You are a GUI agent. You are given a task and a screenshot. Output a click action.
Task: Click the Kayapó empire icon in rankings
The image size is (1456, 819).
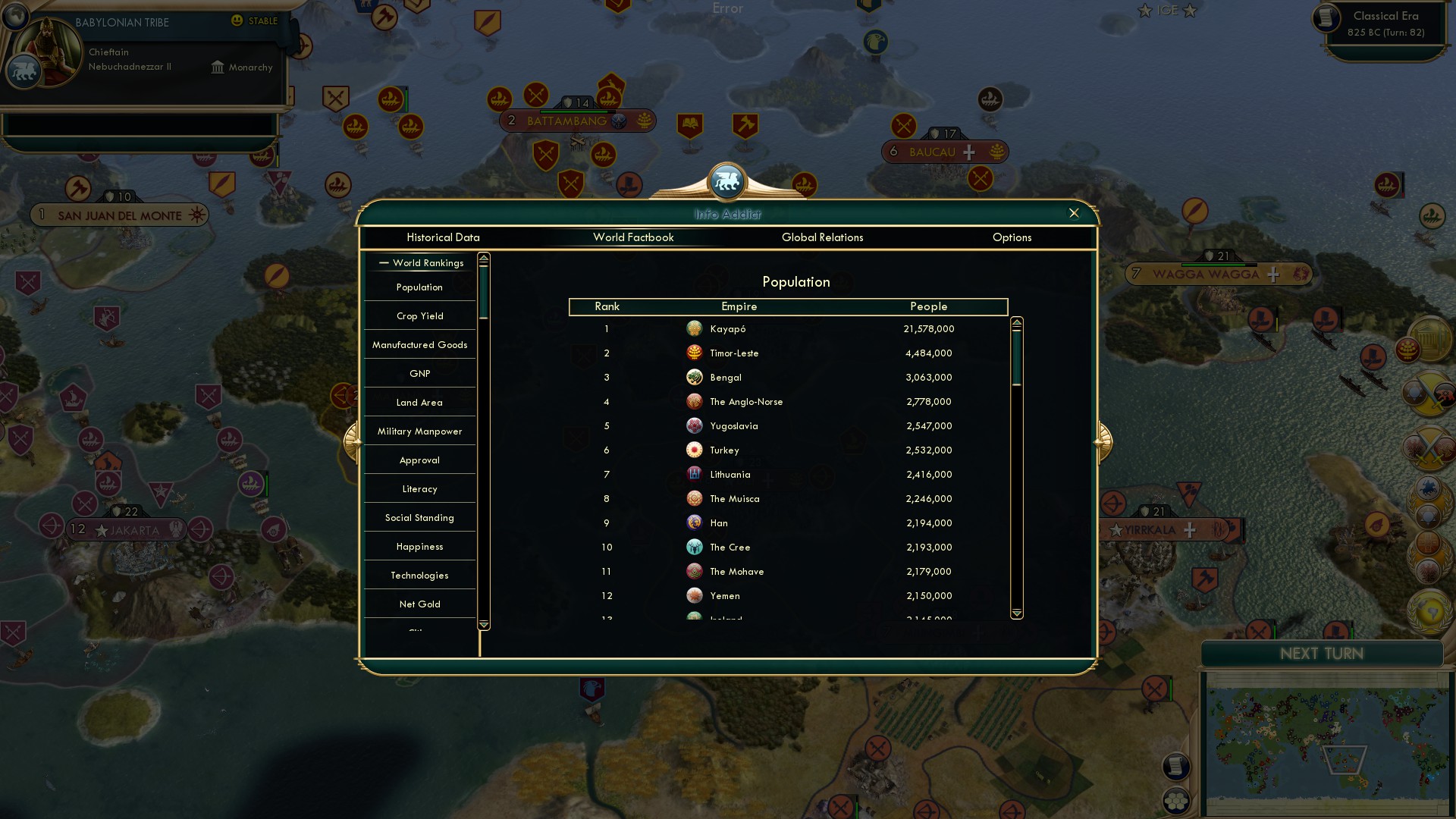pyautogui.click(x=694, y=328)
